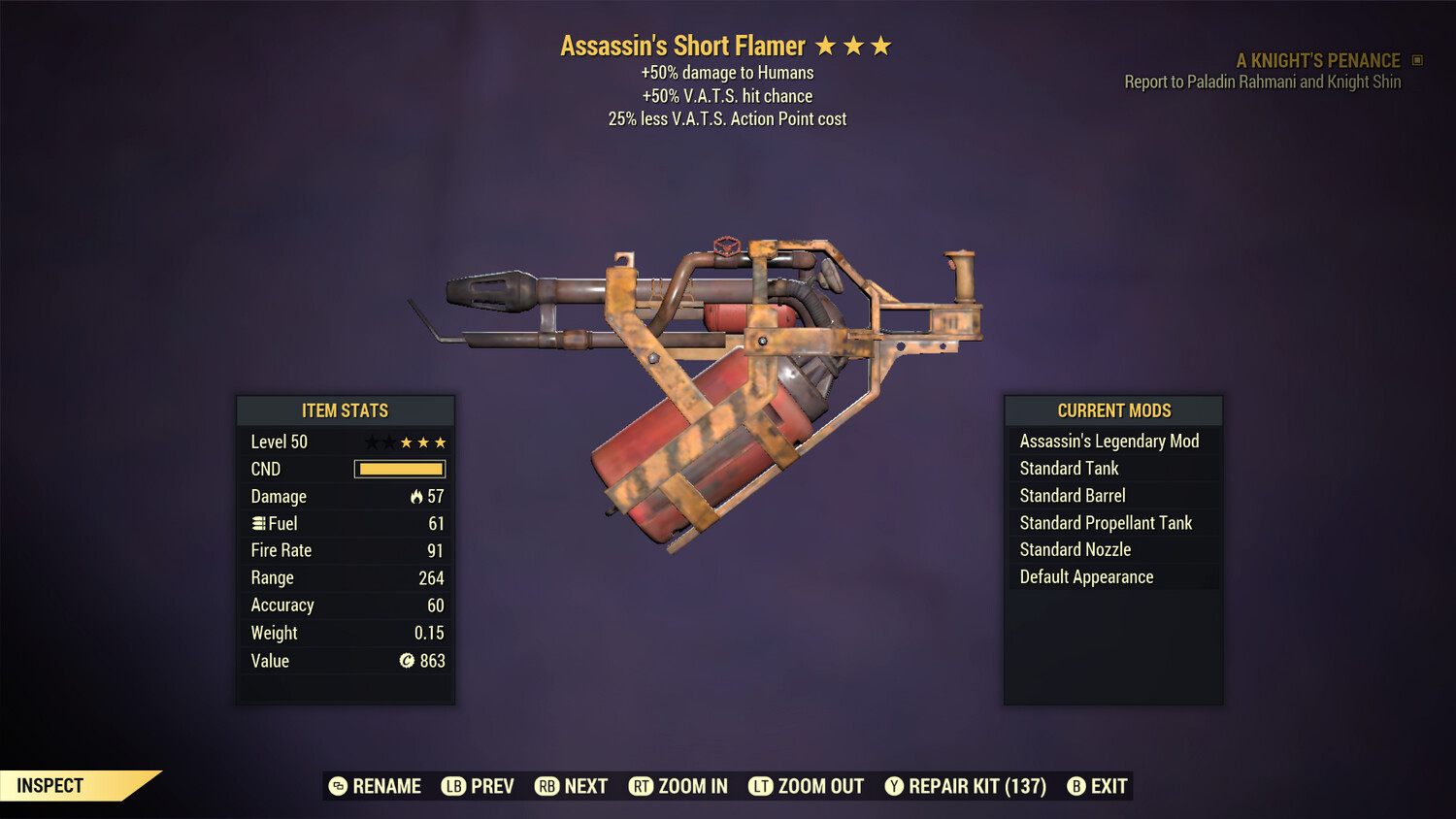This screenshot has height=819, width=1456.
Task: Click the CND condition bar
Action: [400, 469]
